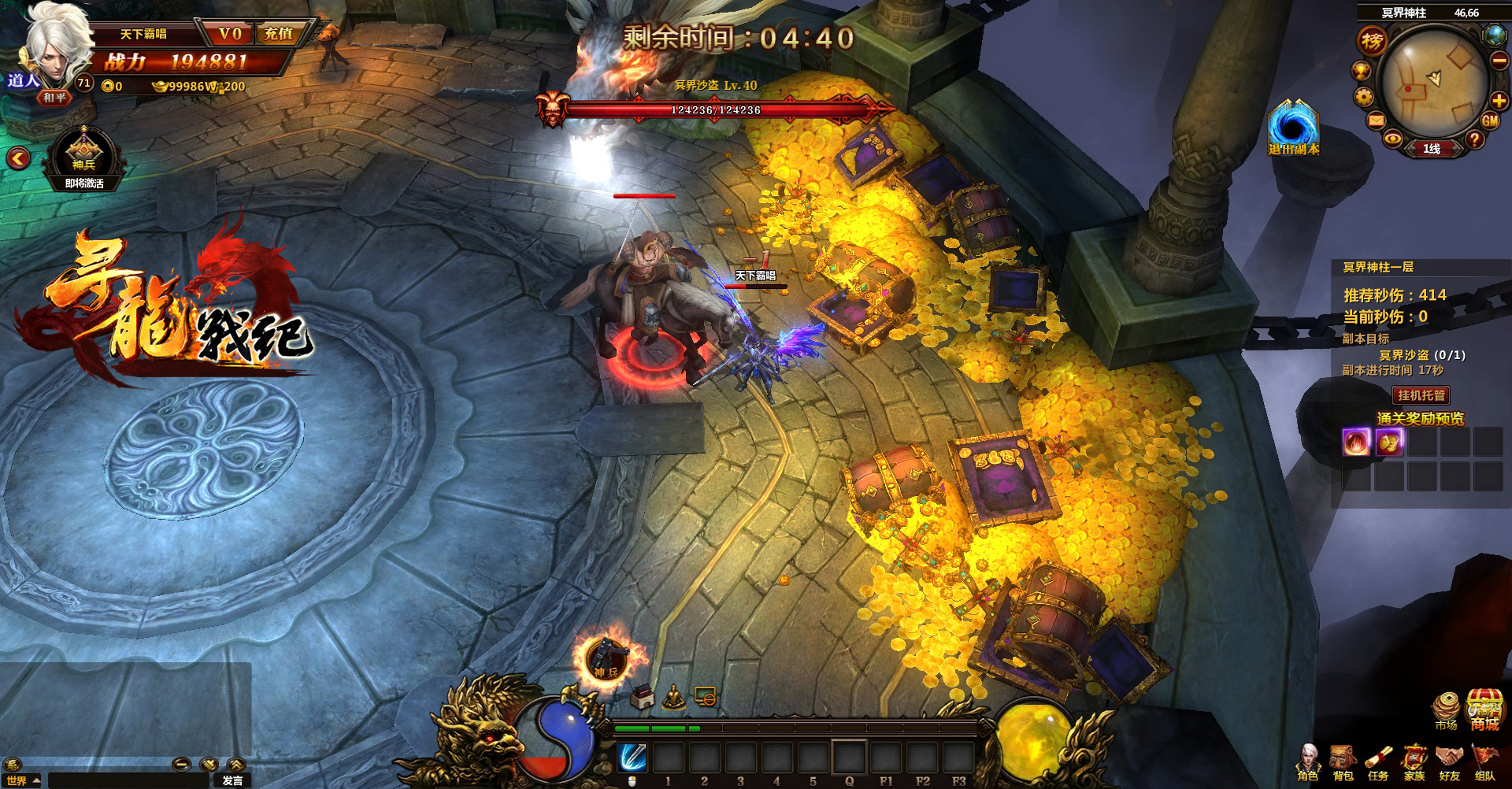Zoom out the minimap with minus button
The height and width of the screenshot is (789, 1512).
(1499, 61)
